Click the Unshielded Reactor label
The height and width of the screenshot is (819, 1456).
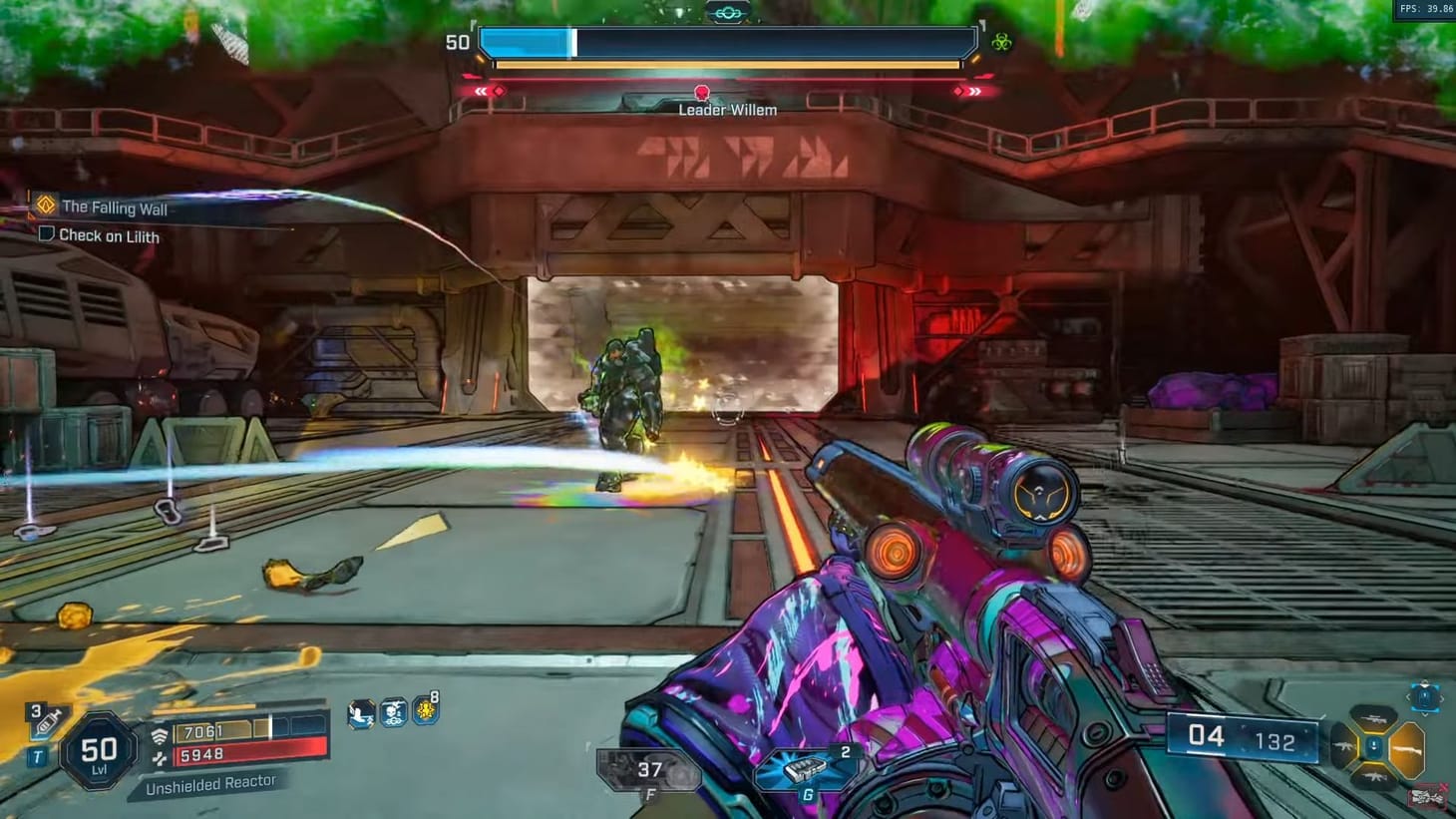(212, 783)
